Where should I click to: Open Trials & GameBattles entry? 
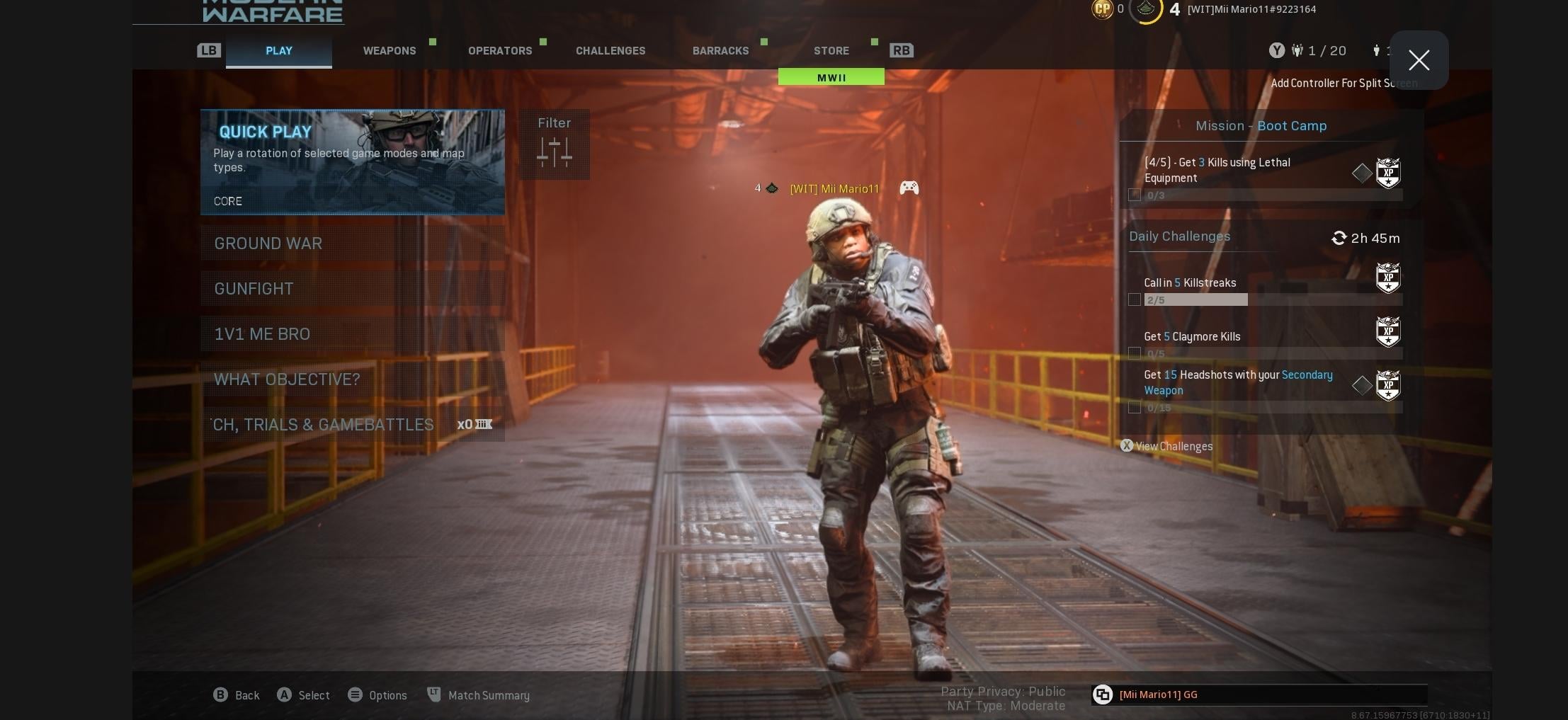(x=352, y=425)
